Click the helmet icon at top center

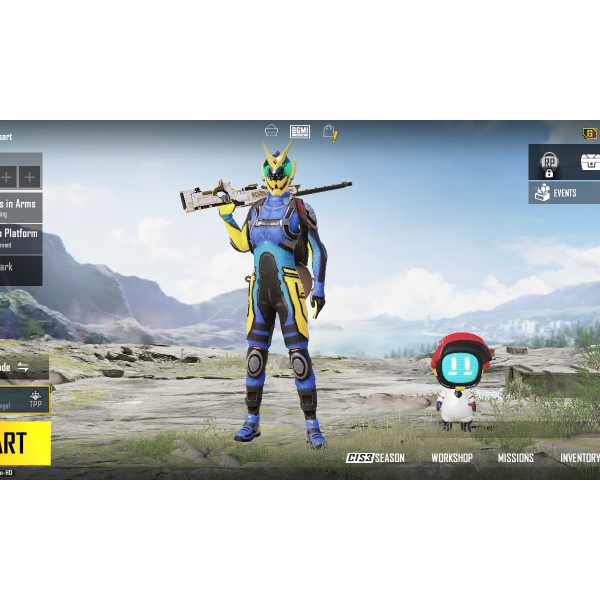tap(271, 132)
